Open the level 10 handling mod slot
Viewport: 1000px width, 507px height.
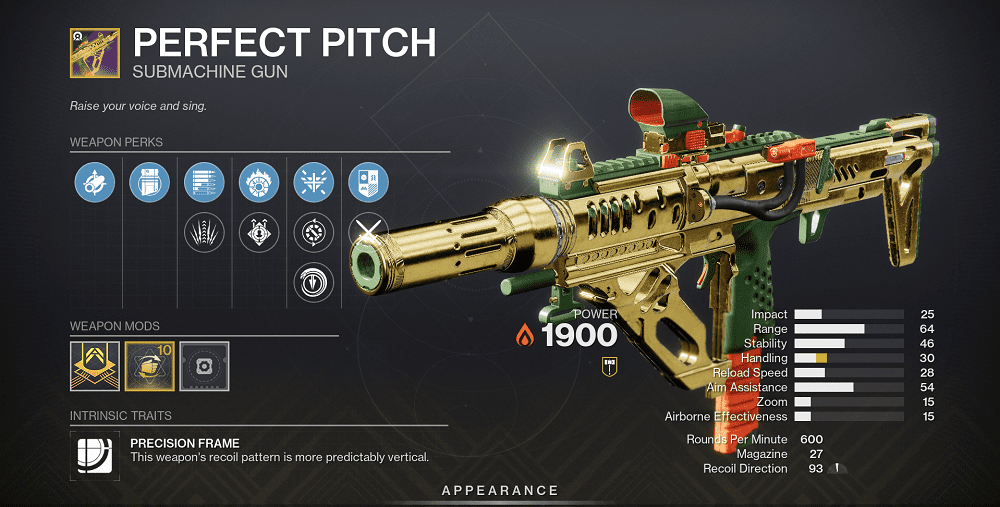[x=150, y=366]
